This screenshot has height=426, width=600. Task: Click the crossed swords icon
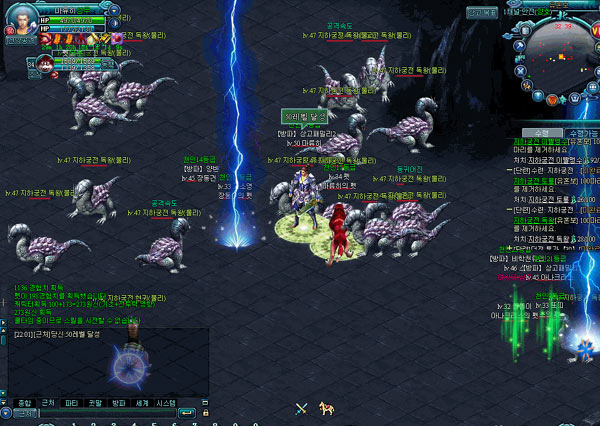click(x=300, y=407)
